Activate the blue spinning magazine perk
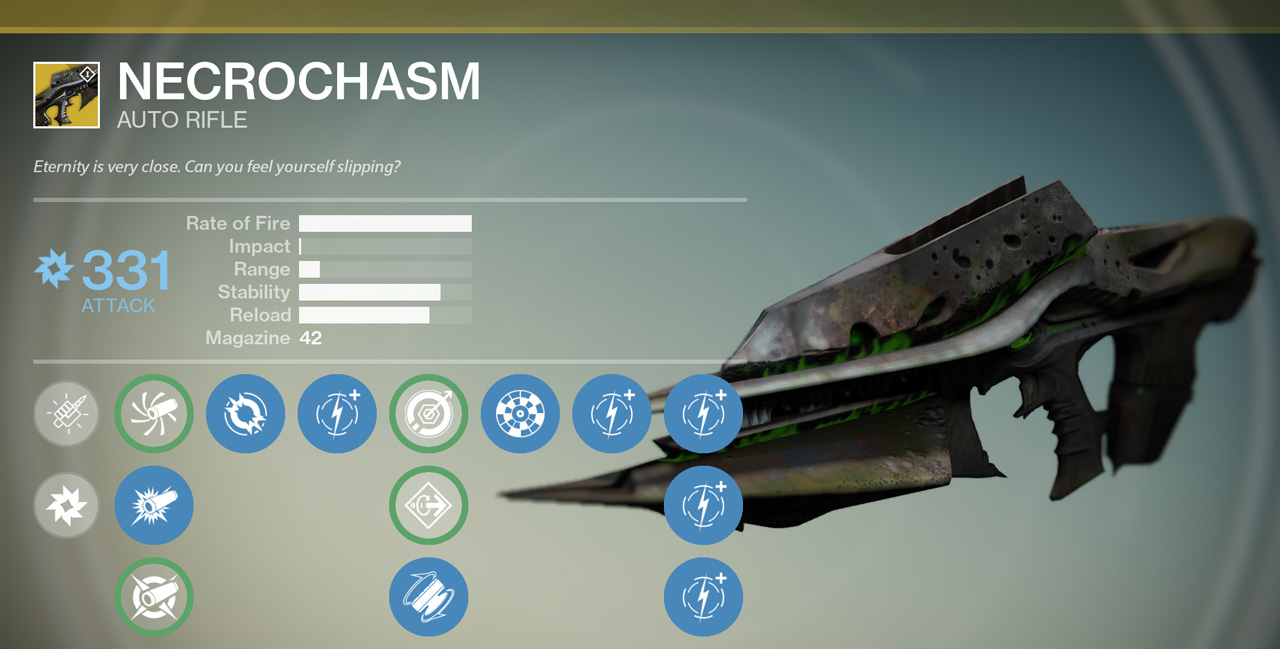 pyautogui.click(x=428, y=597)
